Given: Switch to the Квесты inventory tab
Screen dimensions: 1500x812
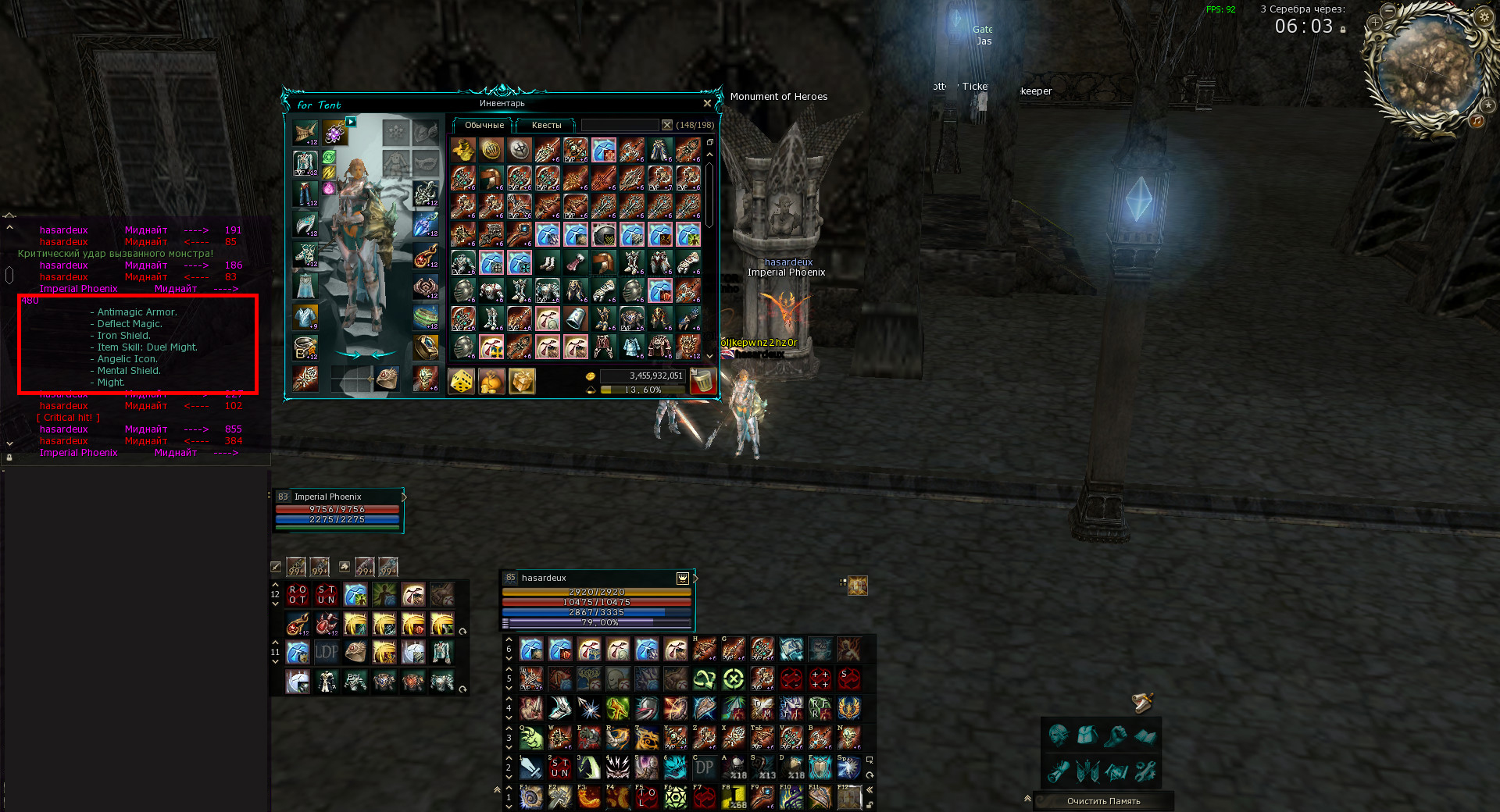Looking at the screenshot, I should (x=546, y=125).
